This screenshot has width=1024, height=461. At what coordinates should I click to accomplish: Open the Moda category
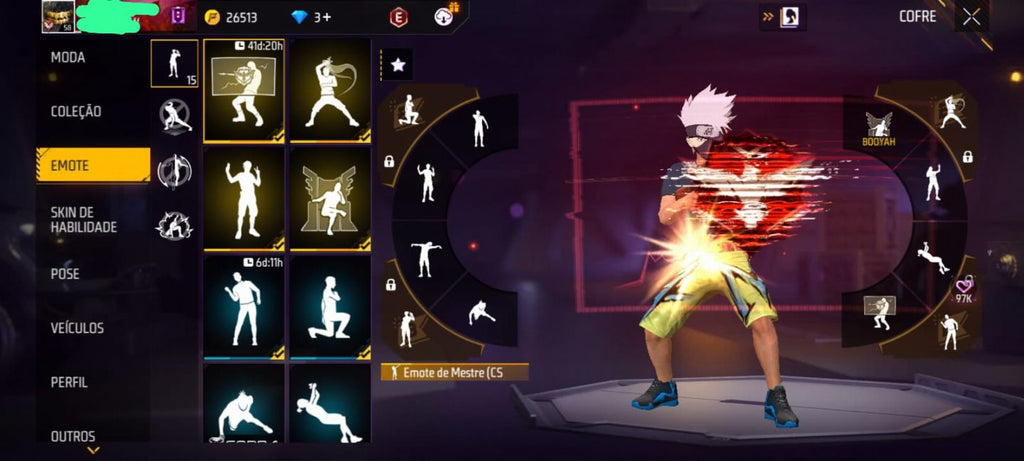pos(68,58)
